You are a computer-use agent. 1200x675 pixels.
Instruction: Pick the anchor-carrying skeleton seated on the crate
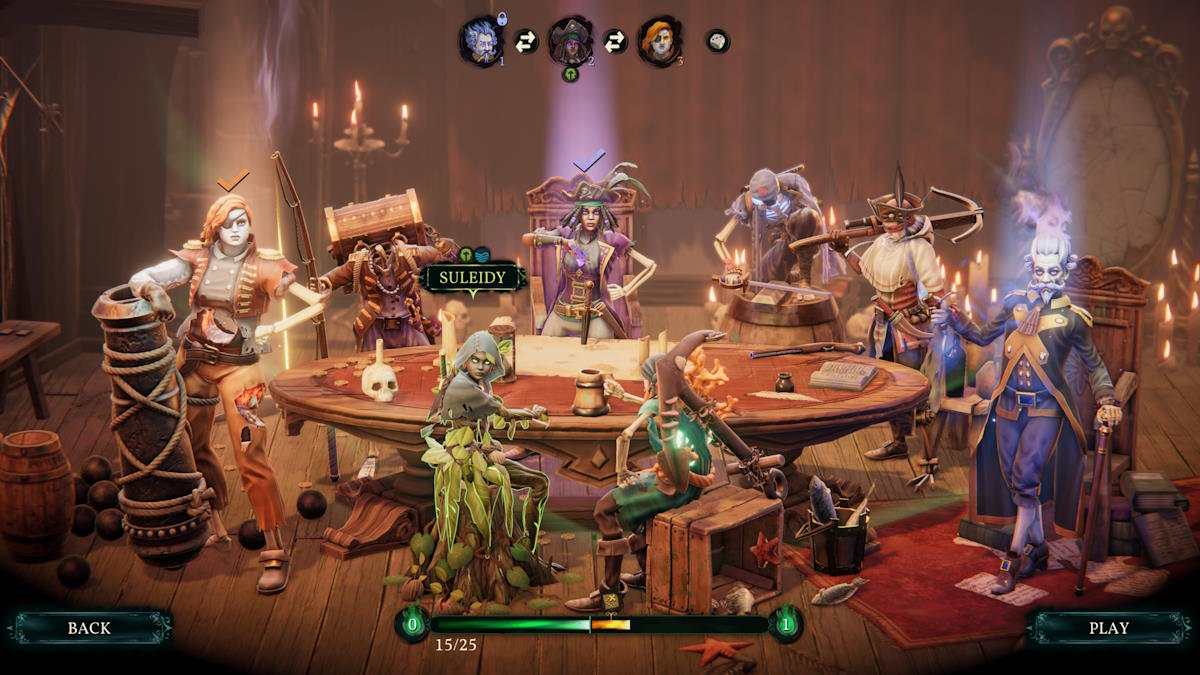[x=670, y=450]
